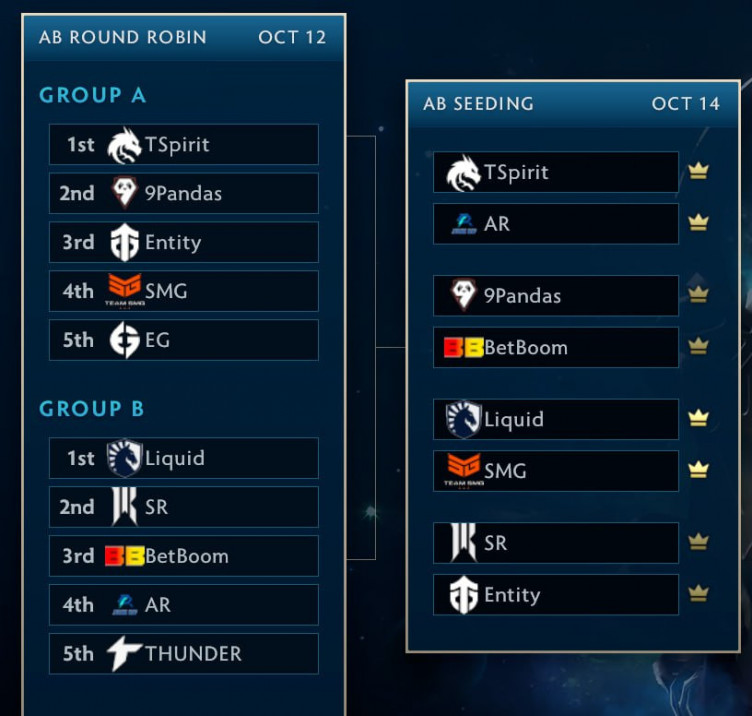The image size is (752, 716).
Task: Click AR's 4th place Group B row
Action: [x=184, y=606]
